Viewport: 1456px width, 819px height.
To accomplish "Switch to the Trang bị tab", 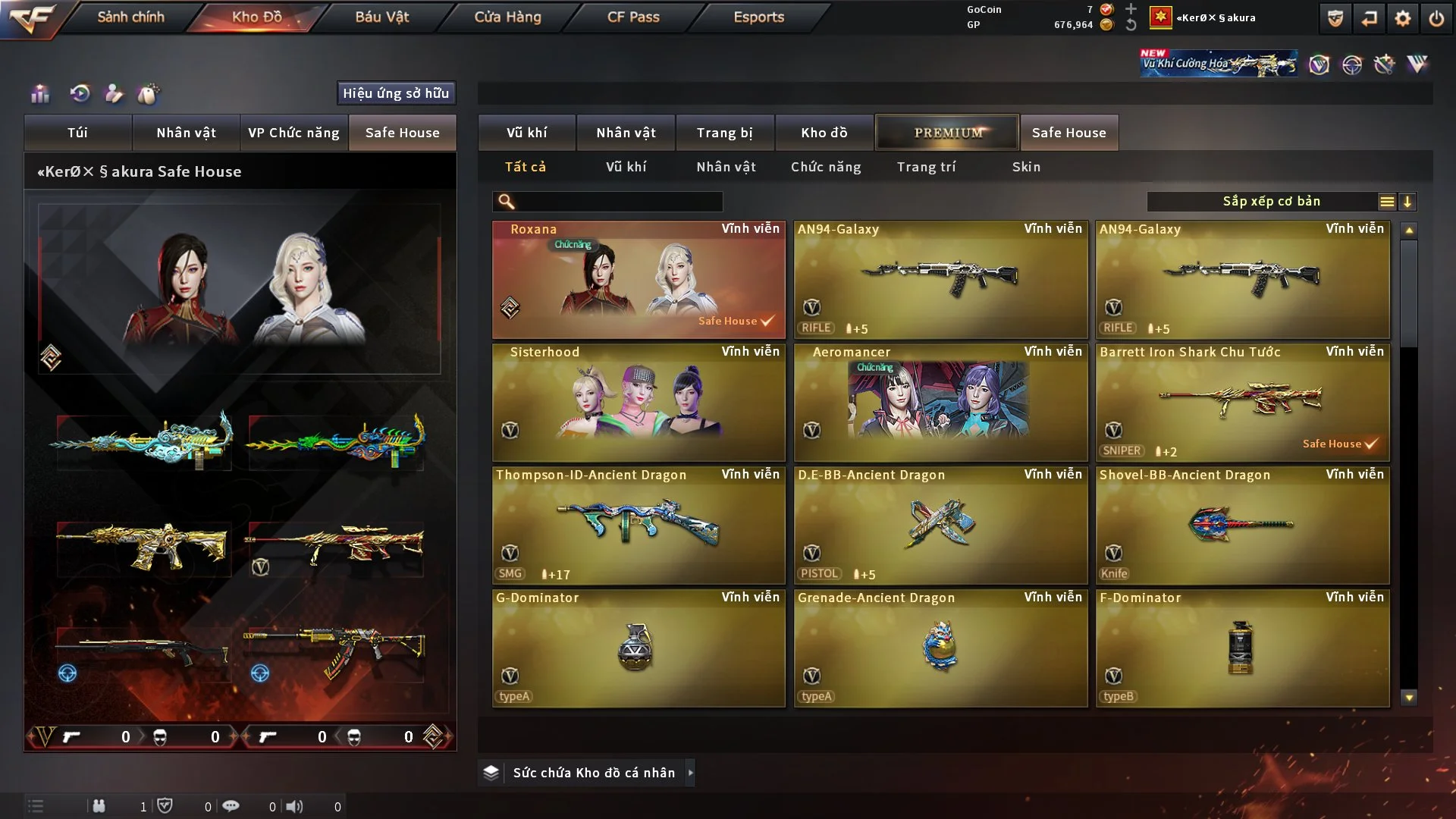I will point(724,133).
